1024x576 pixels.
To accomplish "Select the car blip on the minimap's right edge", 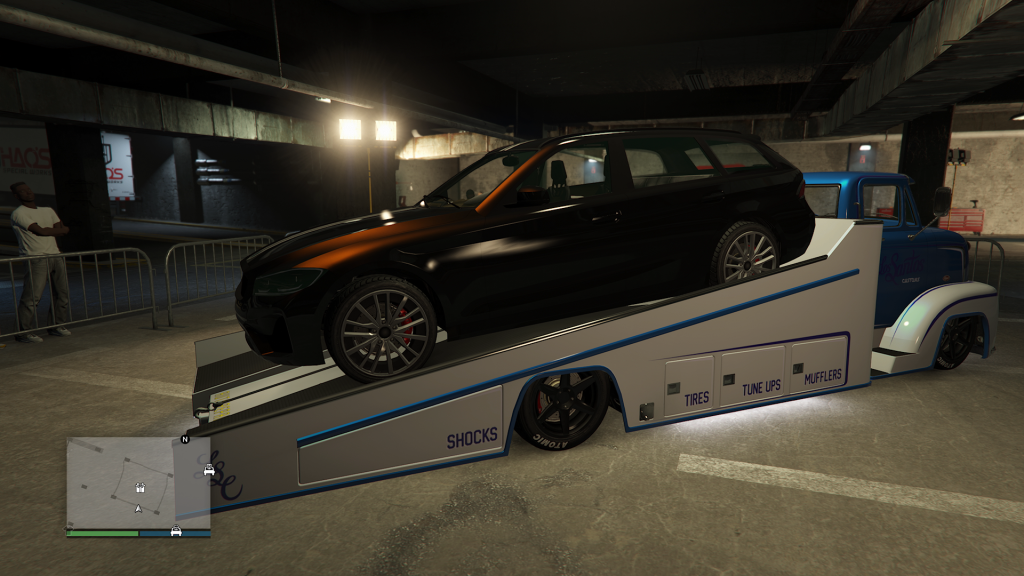I will click(x=209, y=470).
